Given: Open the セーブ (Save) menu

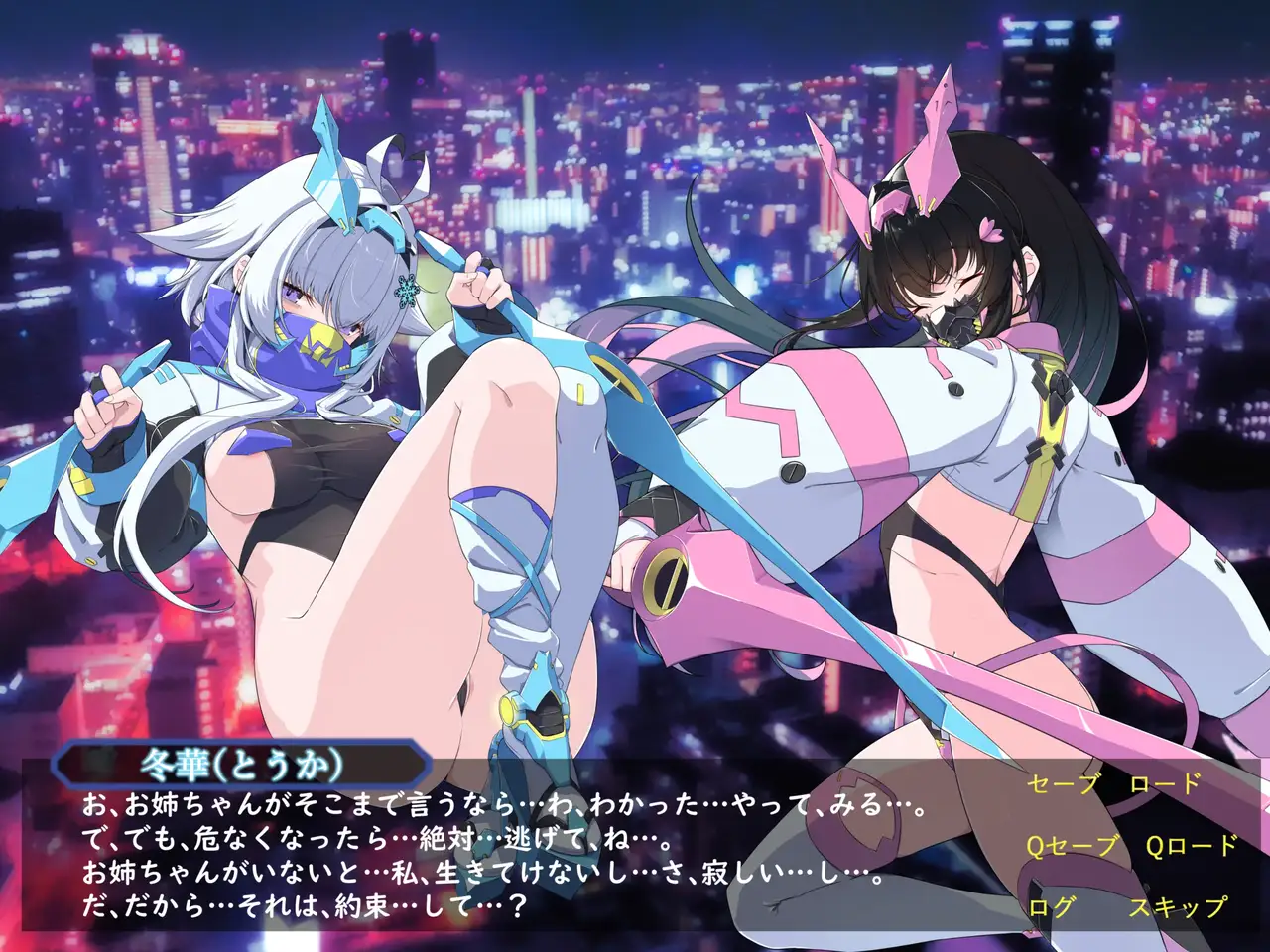Looking at the screenshot, I should (1064, 784).
